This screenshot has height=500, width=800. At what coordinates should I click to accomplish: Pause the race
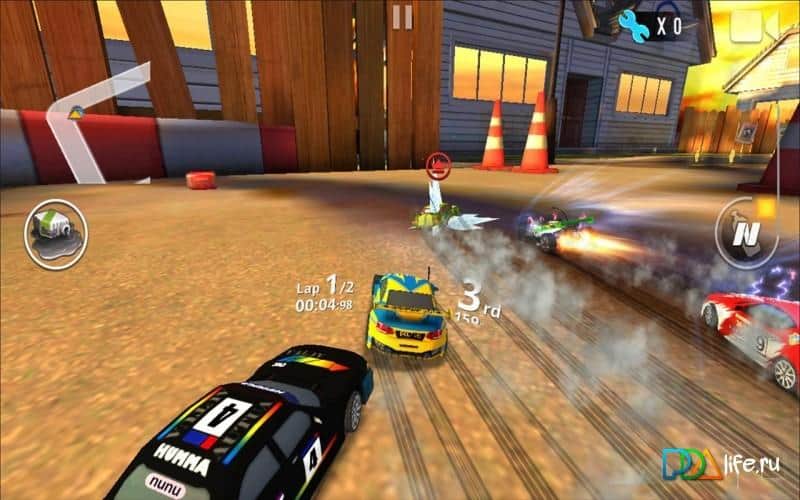pyautogui.click(x=402, y=17)
